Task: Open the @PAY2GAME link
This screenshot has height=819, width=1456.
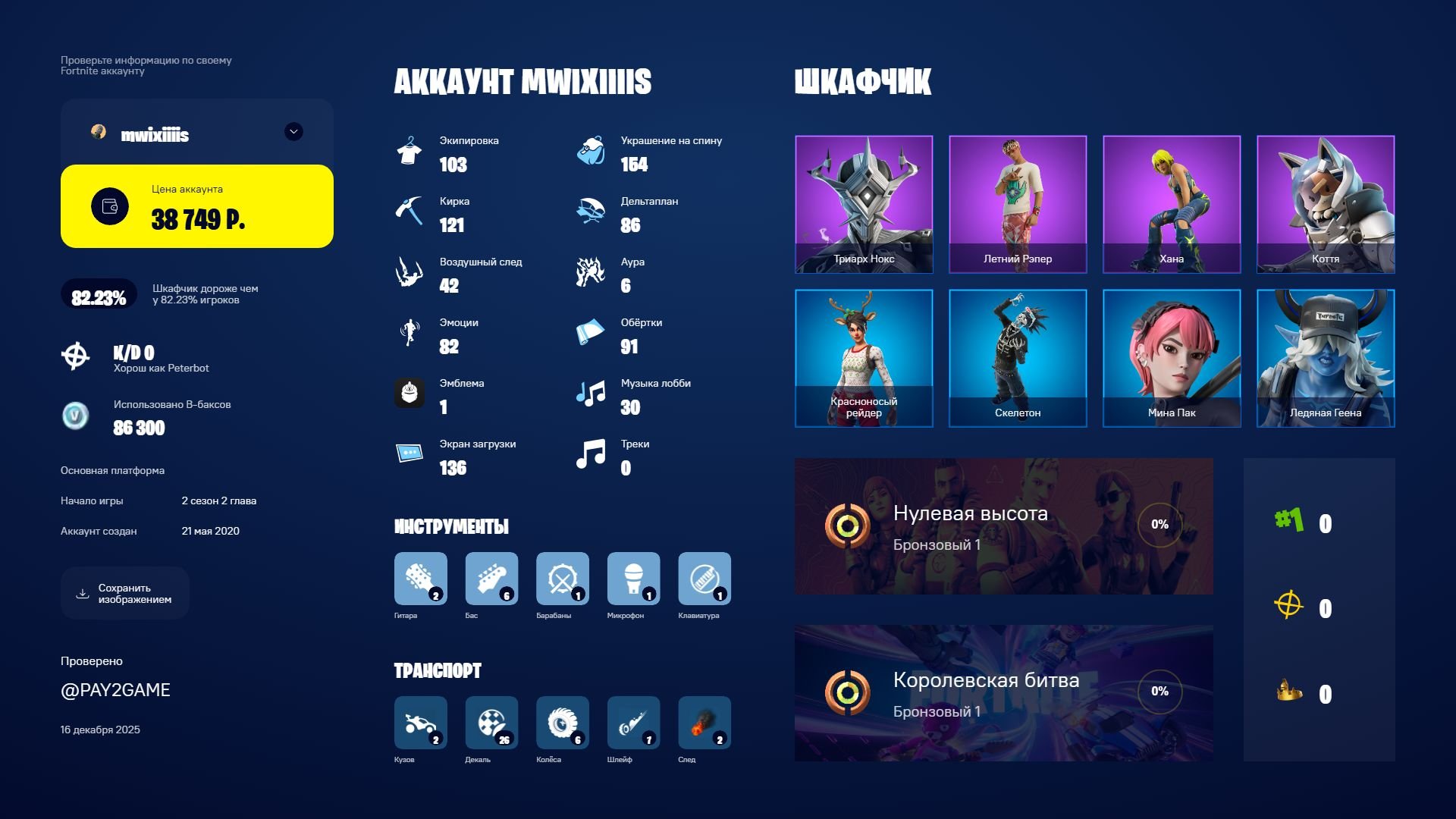Action: coord(115,690)
